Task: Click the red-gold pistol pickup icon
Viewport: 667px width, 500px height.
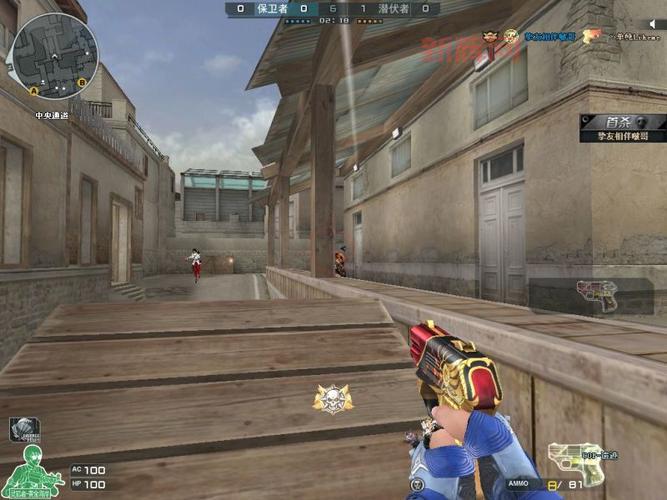Action: point(596,294)
